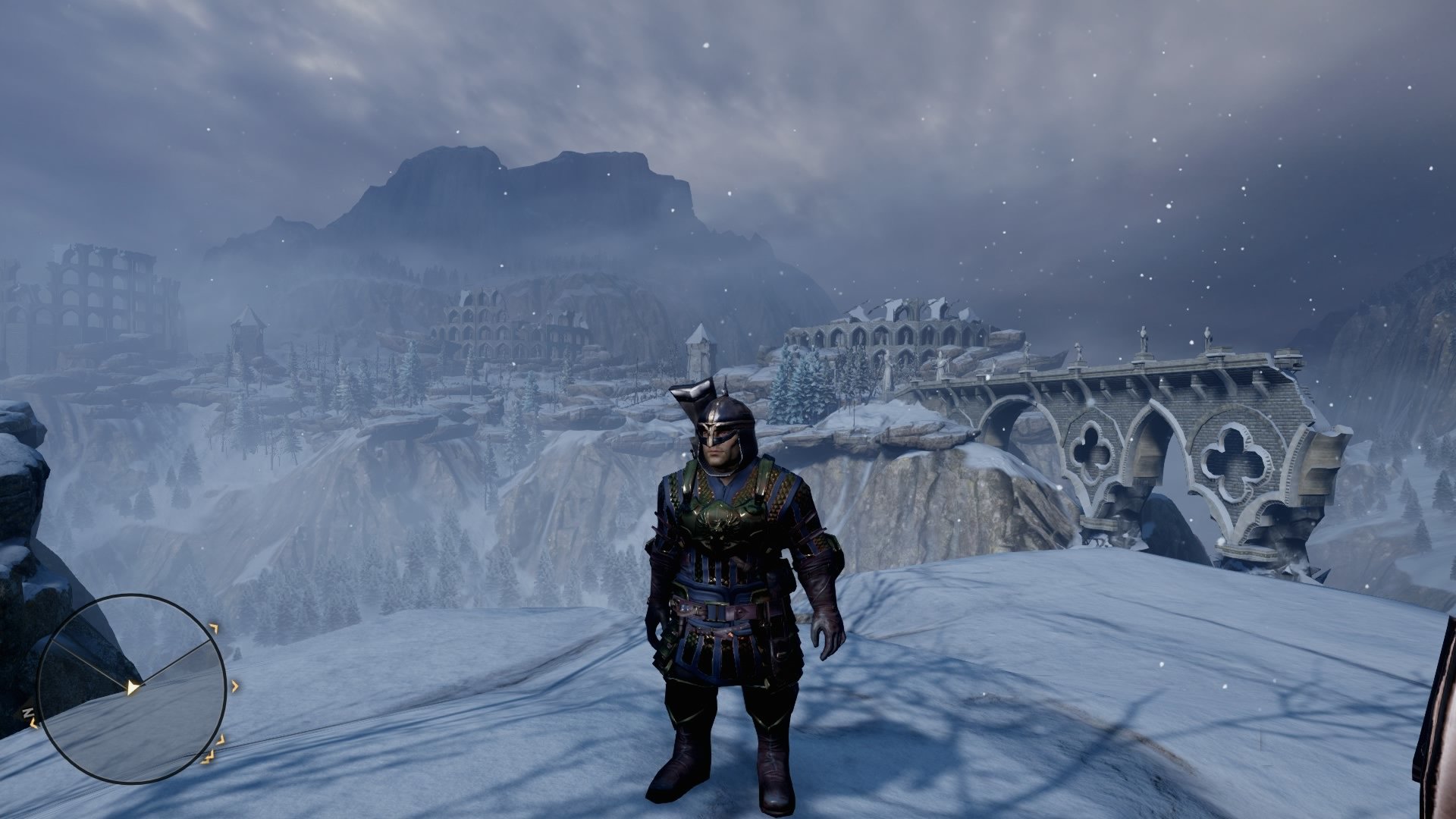The width and height of the screenshot is (1456, 819).
Task: Select the north 'N' marker on the compass
Action: [27, 711]
